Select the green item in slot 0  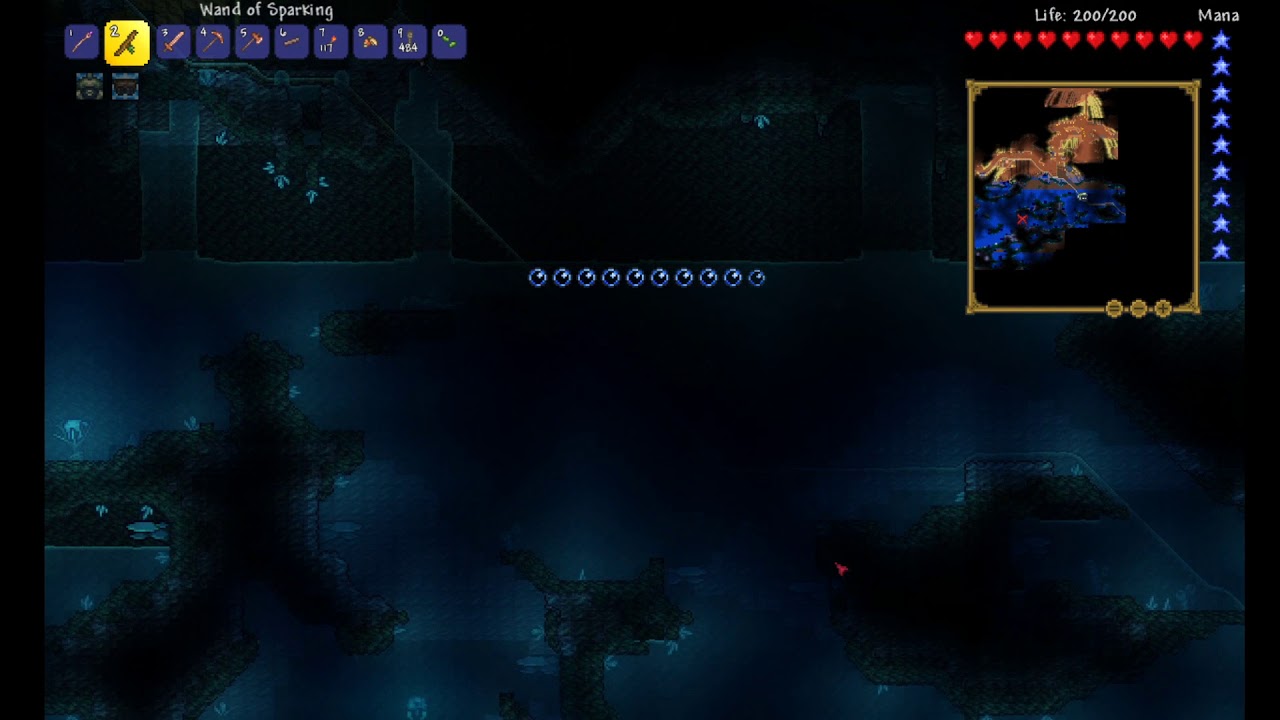(449, 42)
